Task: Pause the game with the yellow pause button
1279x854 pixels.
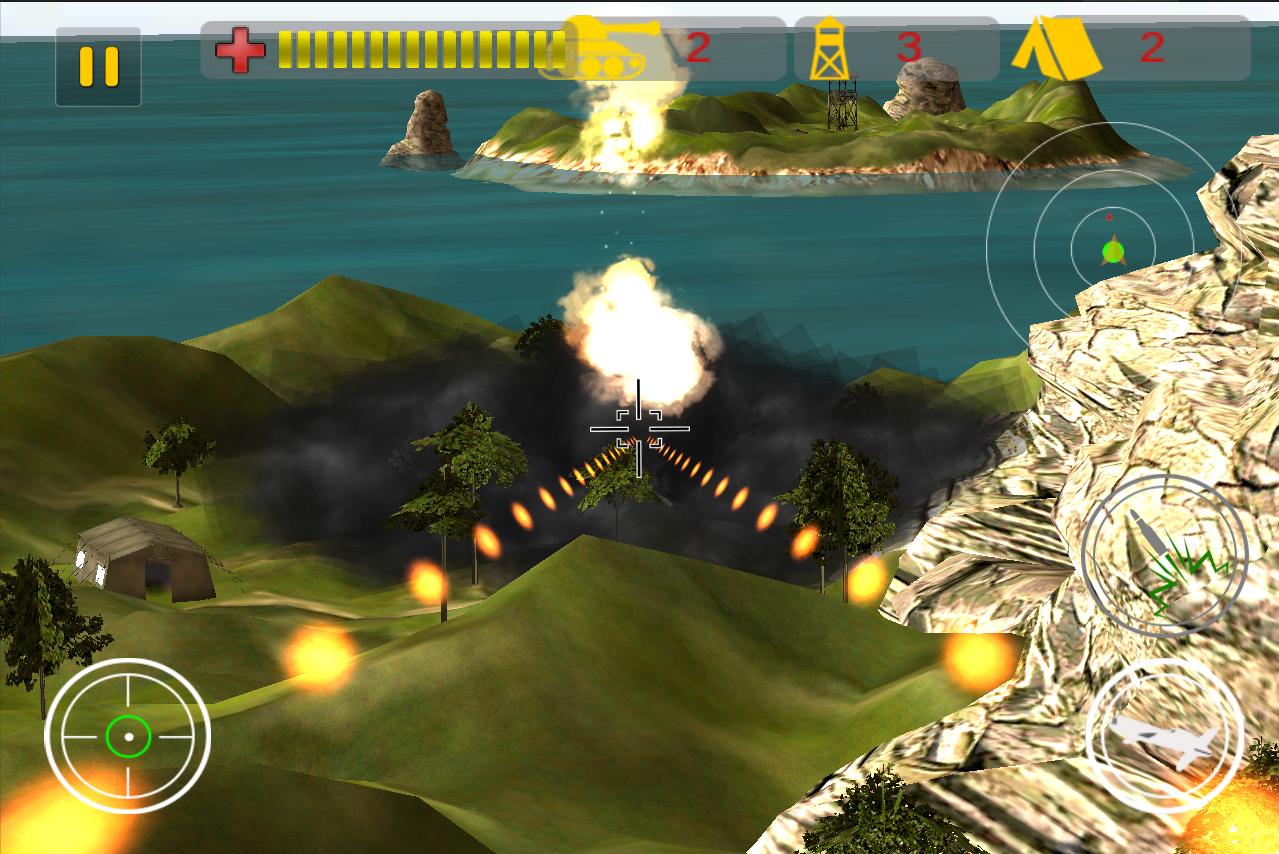Action: 98,67
